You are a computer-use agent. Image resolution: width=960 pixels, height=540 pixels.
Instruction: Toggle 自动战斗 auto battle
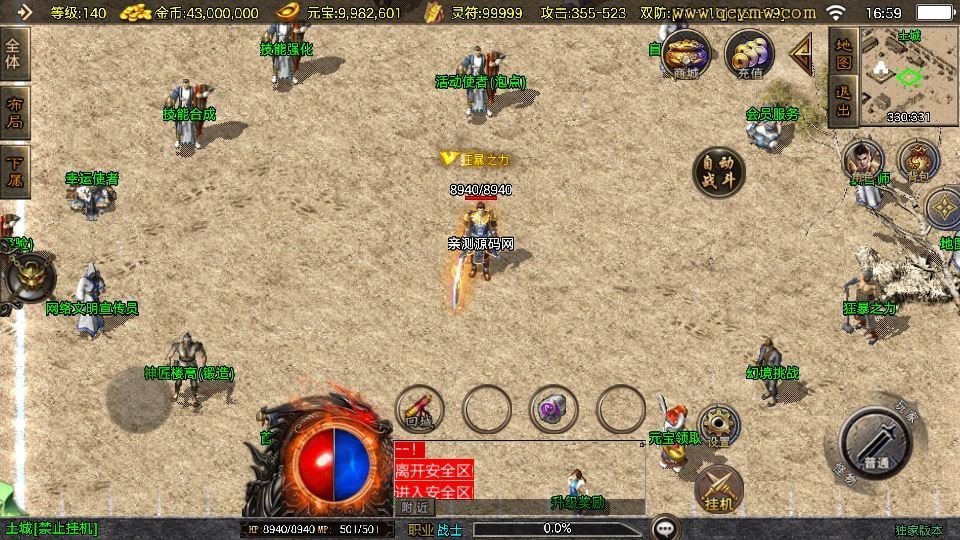[x=720, y=172]
